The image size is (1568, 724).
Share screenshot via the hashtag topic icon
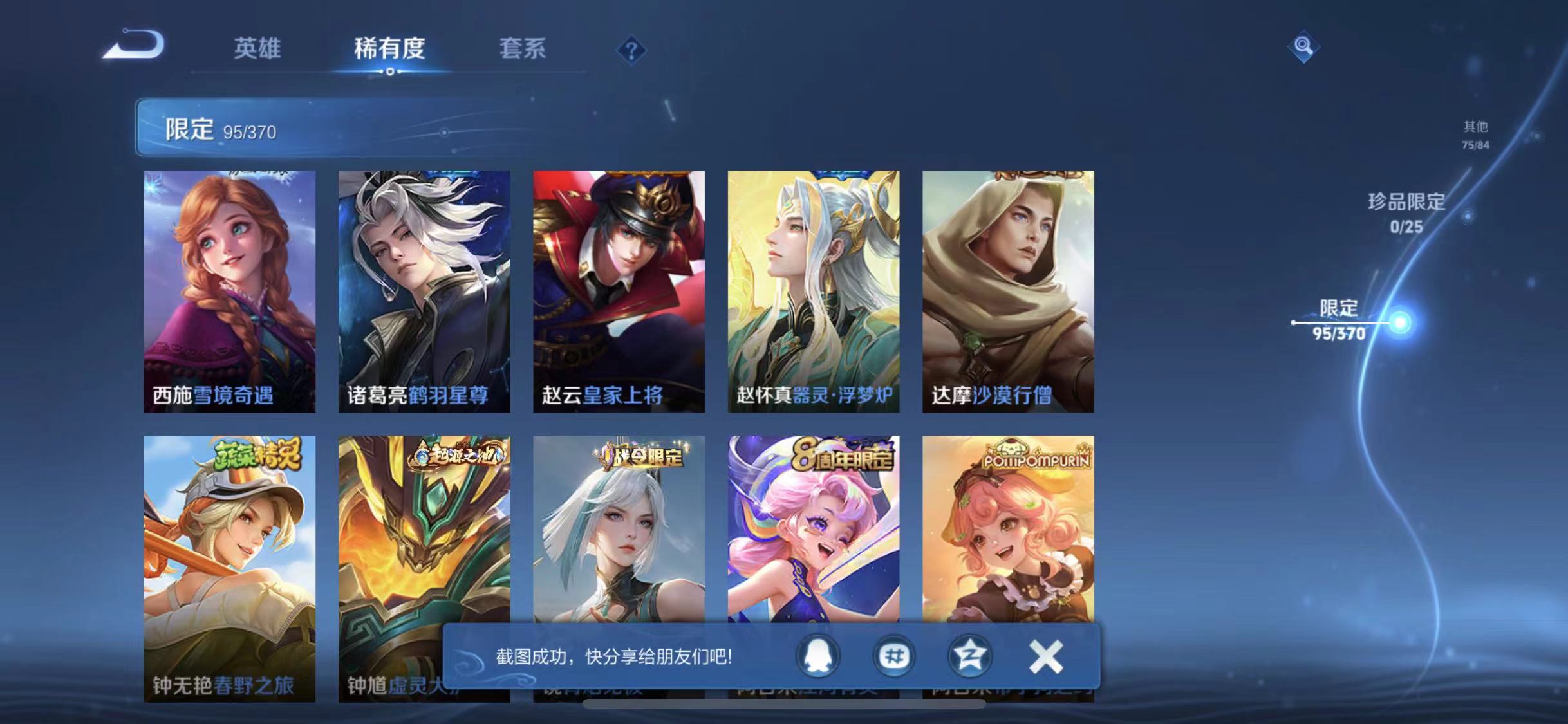click(895, 657)
